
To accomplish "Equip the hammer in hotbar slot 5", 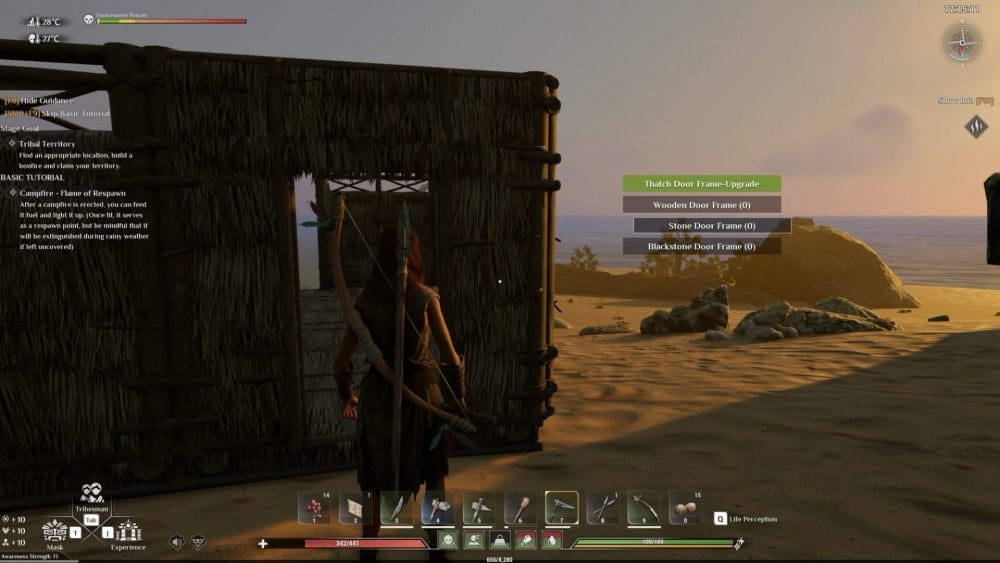I will (478, 508).
